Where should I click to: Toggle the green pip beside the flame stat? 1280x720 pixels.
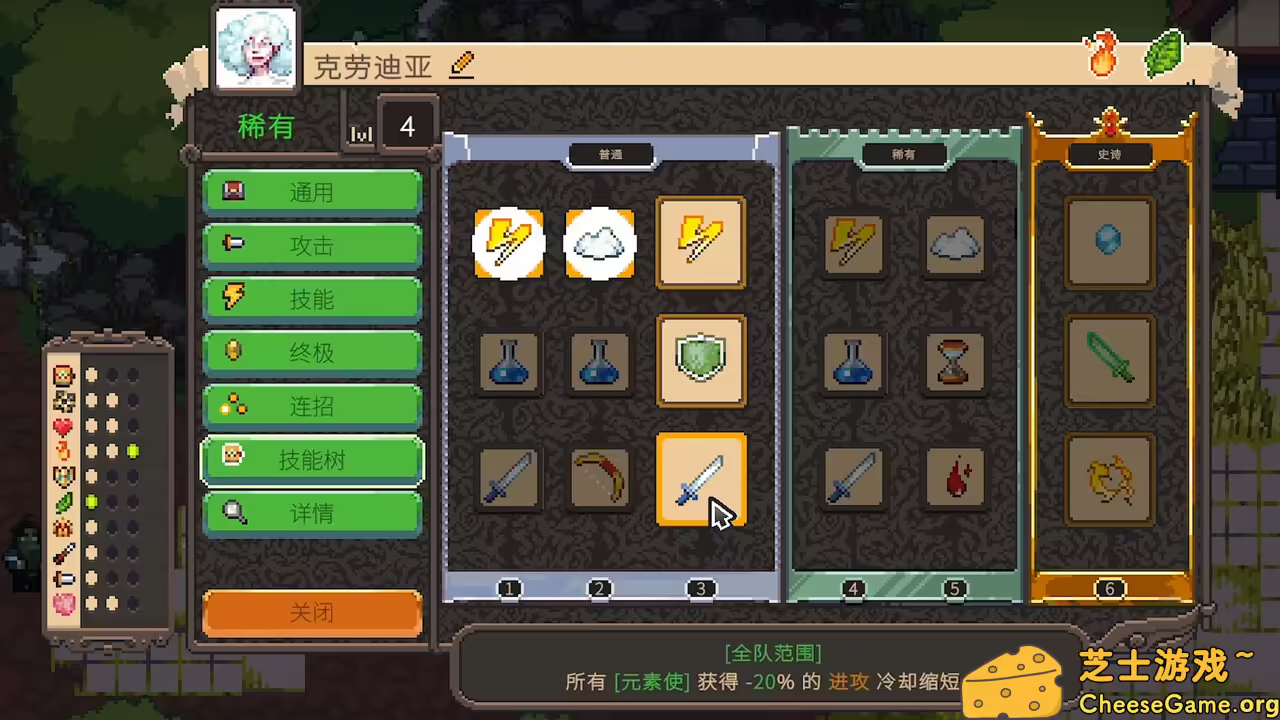(133, 452)
